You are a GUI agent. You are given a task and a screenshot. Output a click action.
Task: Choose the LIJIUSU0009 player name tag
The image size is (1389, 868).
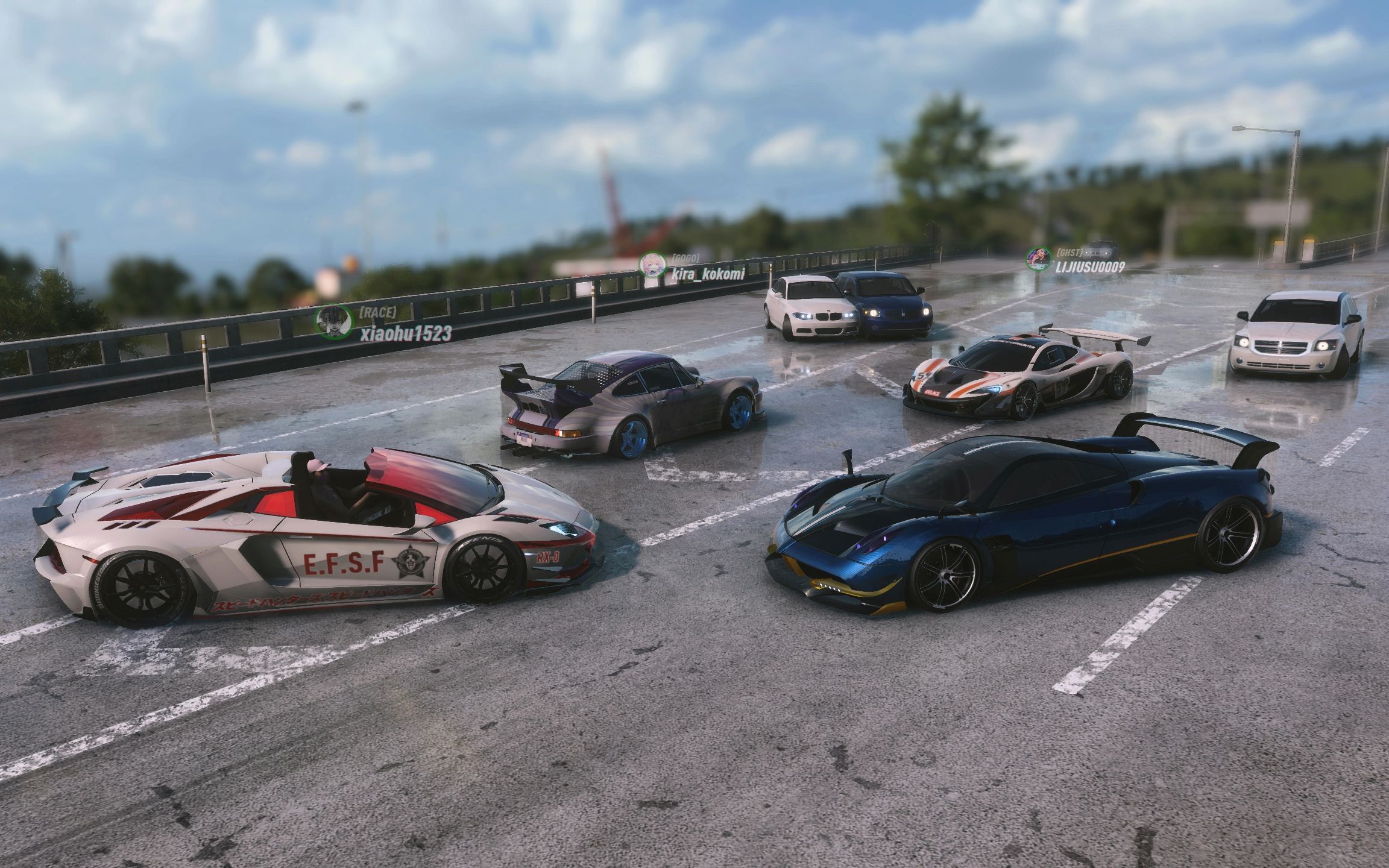click(1089, 266)
